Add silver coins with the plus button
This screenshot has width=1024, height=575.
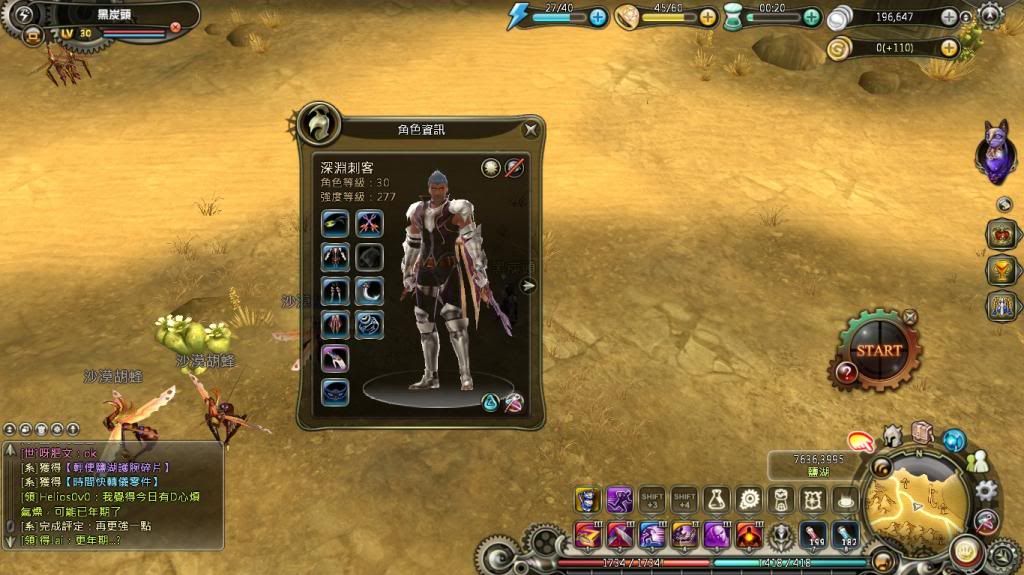(949, 16)
